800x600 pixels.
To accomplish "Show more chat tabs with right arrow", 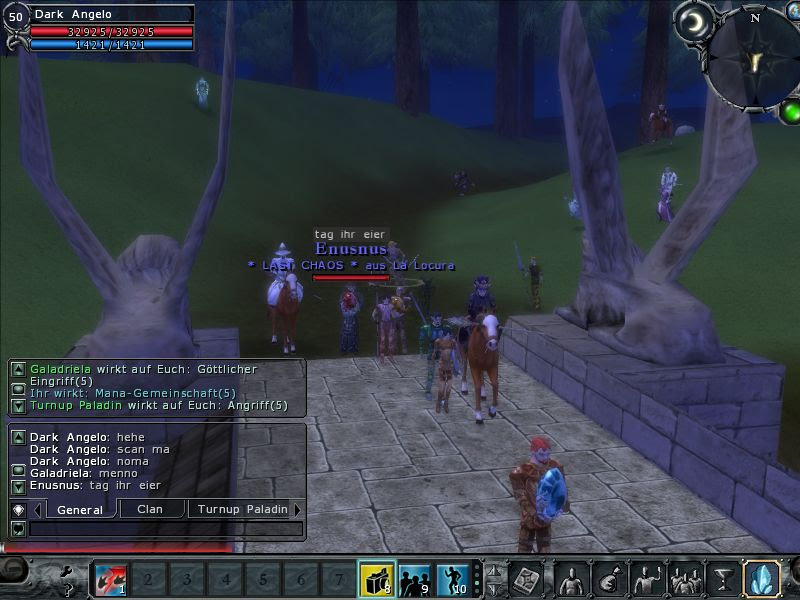I will click(297, 509).
